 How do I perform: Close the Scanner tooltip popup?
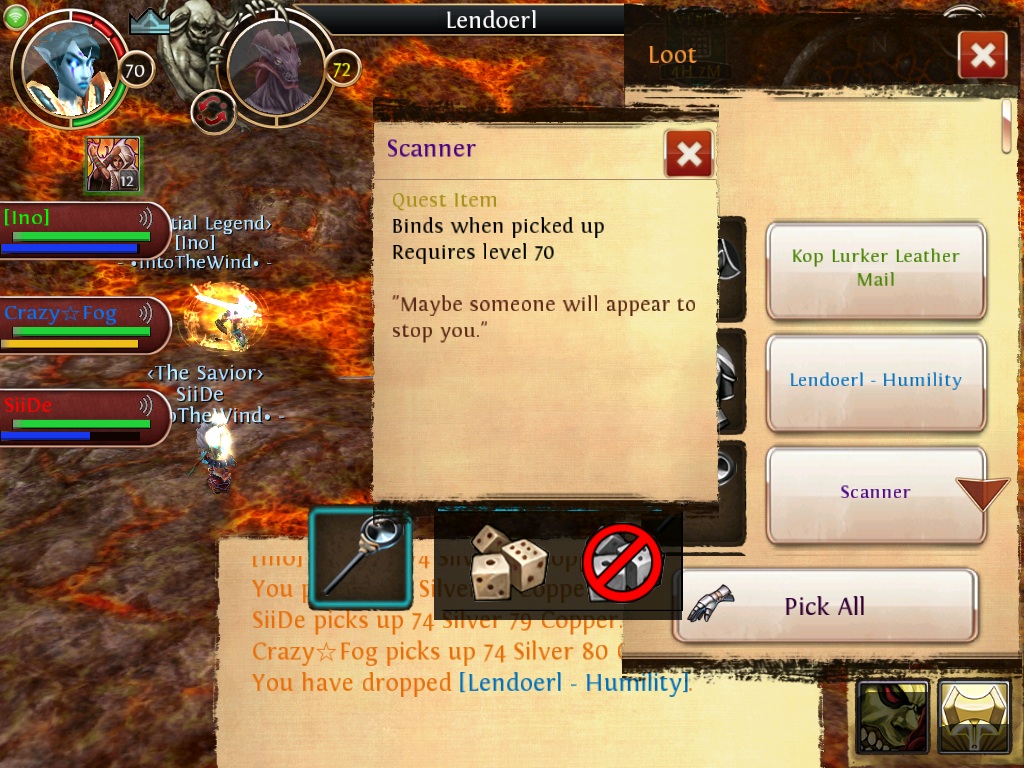[688, 154]
